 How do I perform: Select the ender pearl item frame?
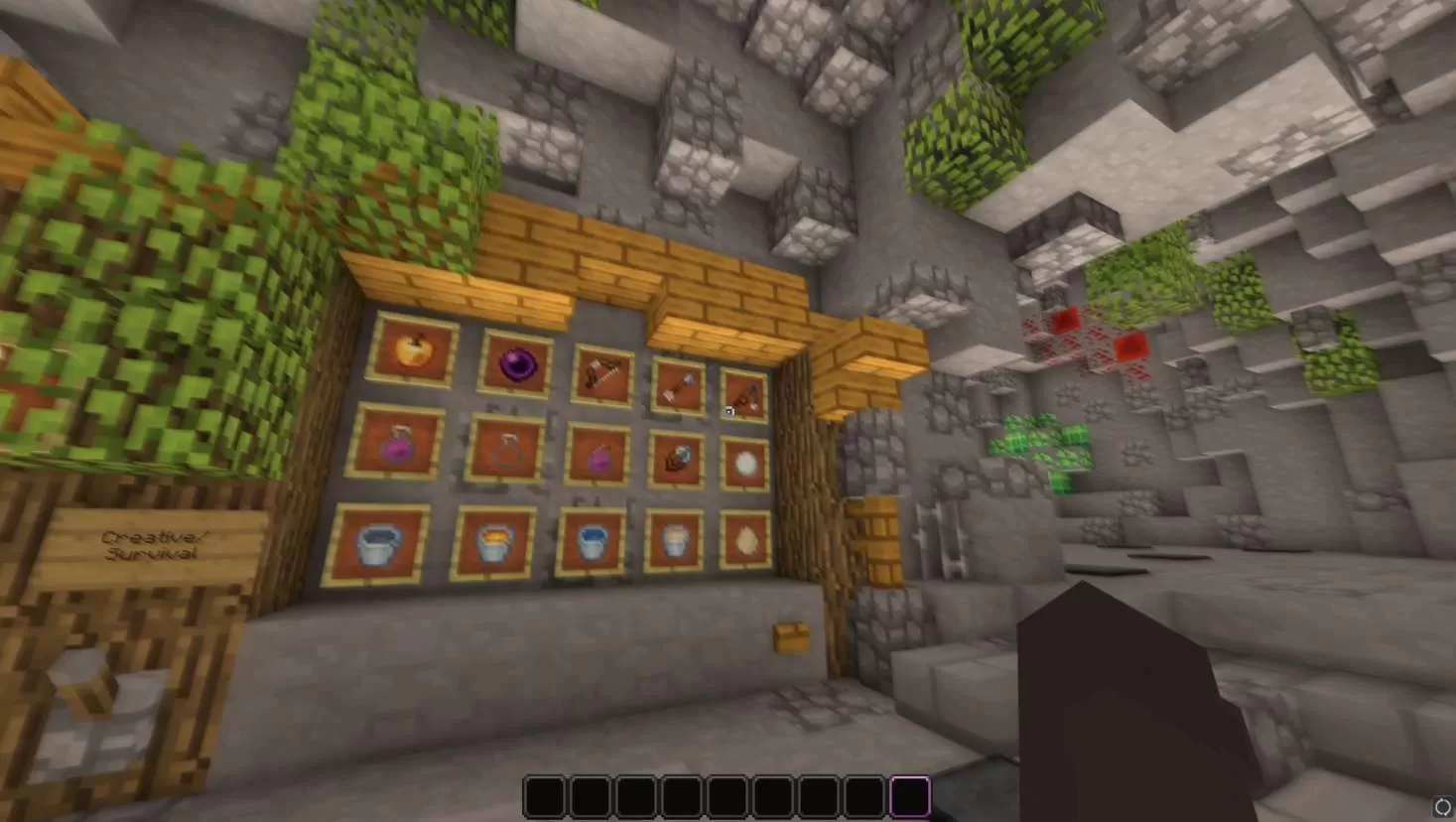point(517,364)
